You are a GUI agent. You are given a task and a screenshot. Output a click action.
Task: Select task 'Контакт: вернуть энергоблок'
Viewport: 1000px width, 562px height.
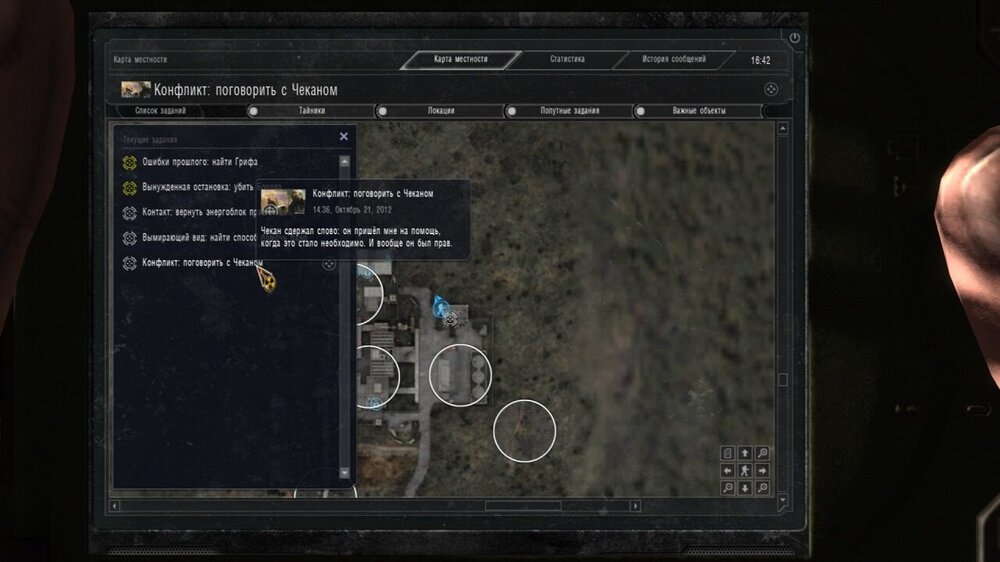(x=190, y=213)
